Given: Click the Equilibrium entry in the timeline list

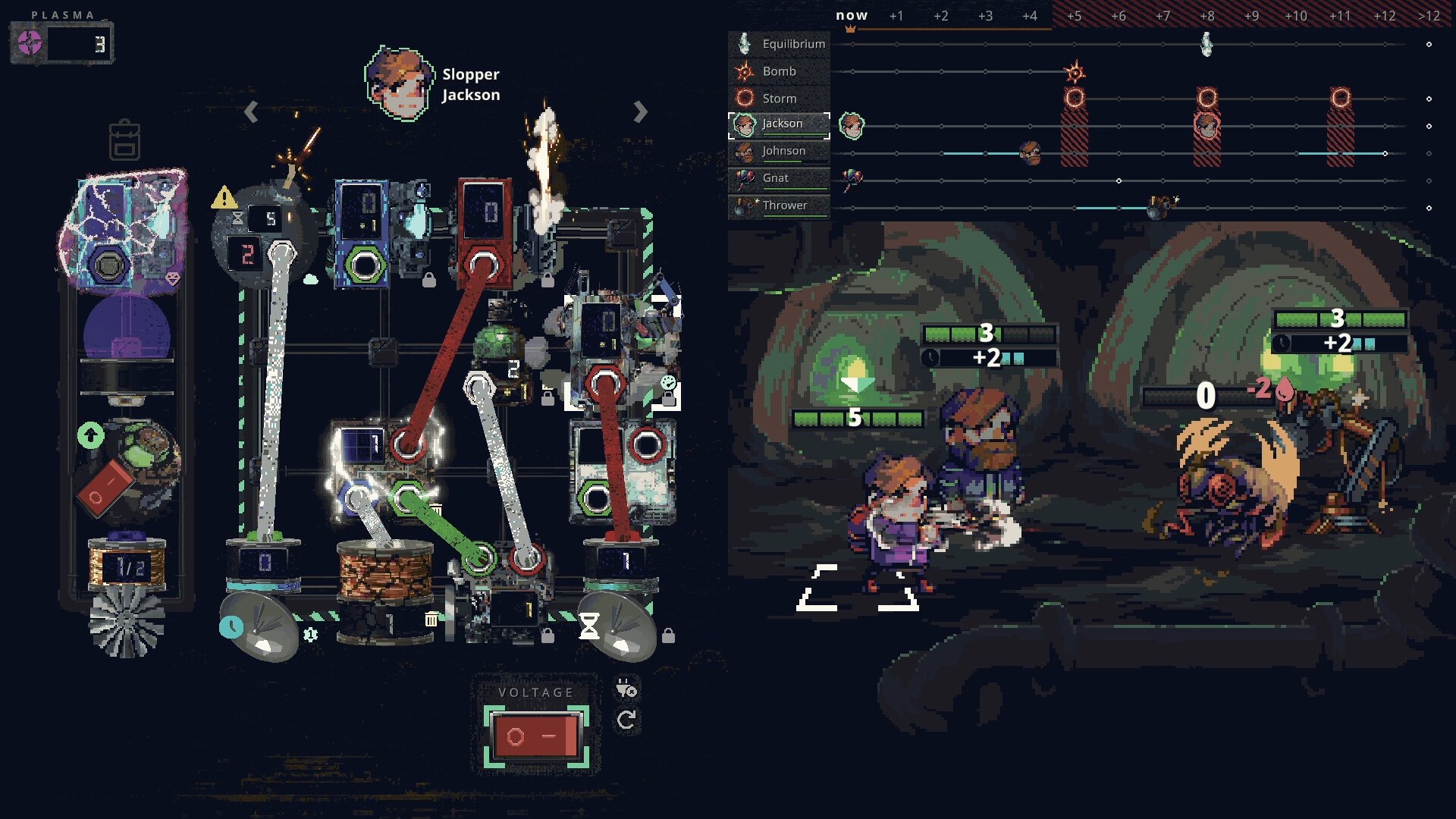Looking at the screenshot, I should (x=795, y=43).
